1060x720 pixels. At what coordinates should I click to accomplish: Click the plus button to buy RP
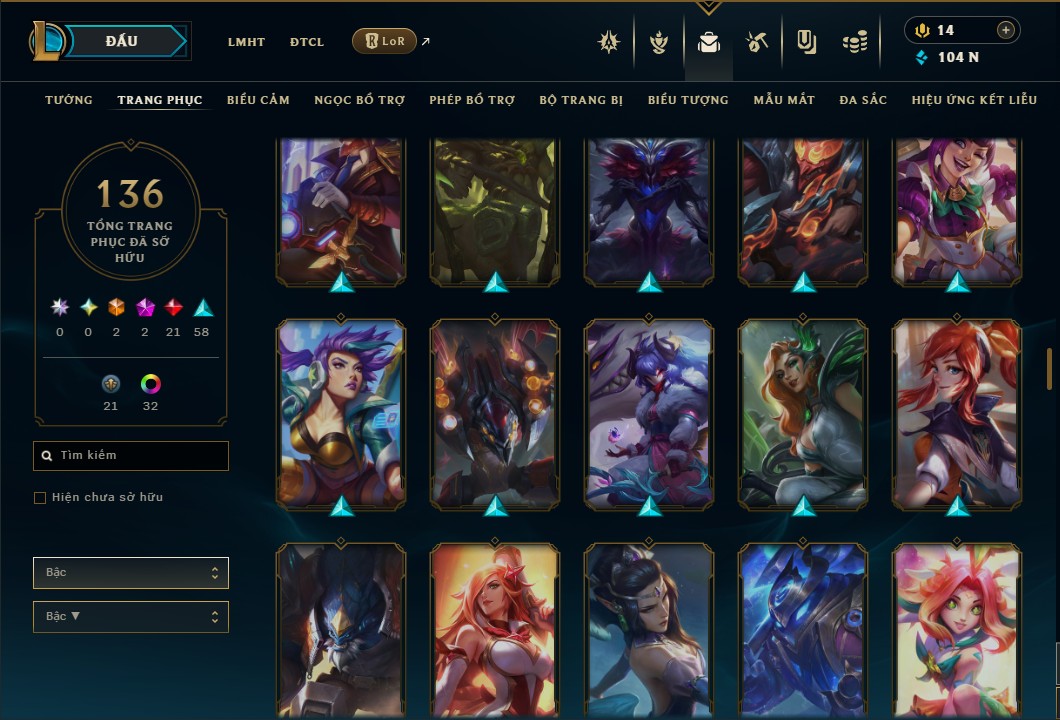pos(1005,30)
